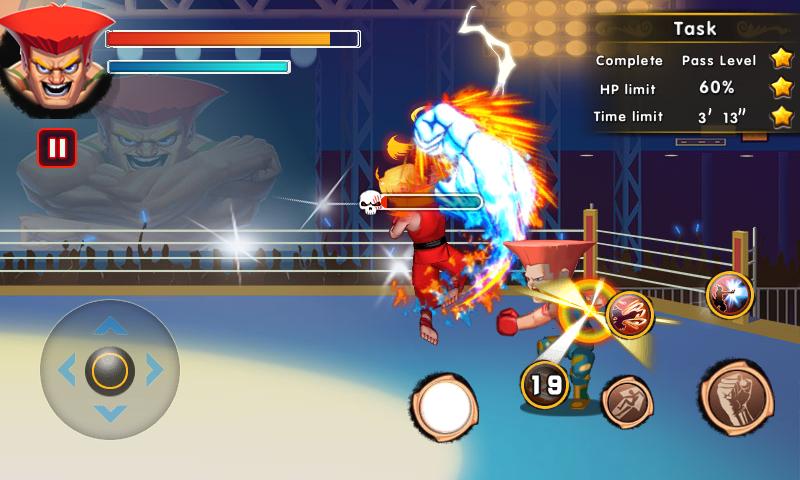Click the virtual joystick center knob
Screen dimensions: 800x480
tap(110, 371)
